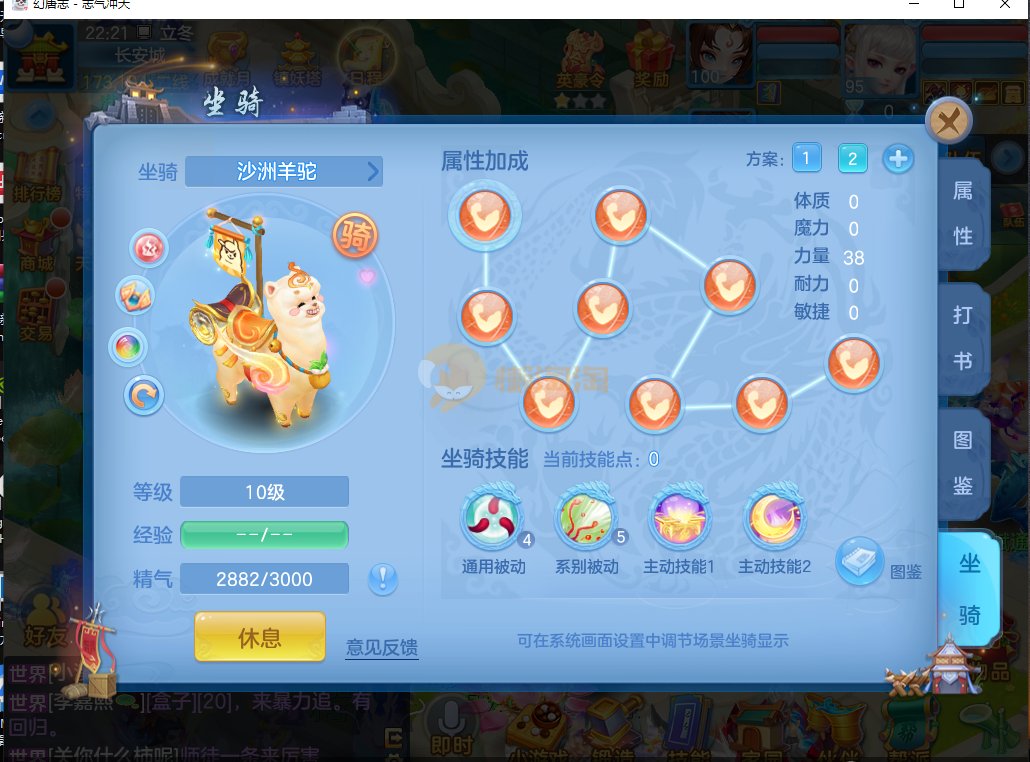Screen dimensions: 1030x762
Task: Switch to the 打书 tab
Action: click(963, 337)
